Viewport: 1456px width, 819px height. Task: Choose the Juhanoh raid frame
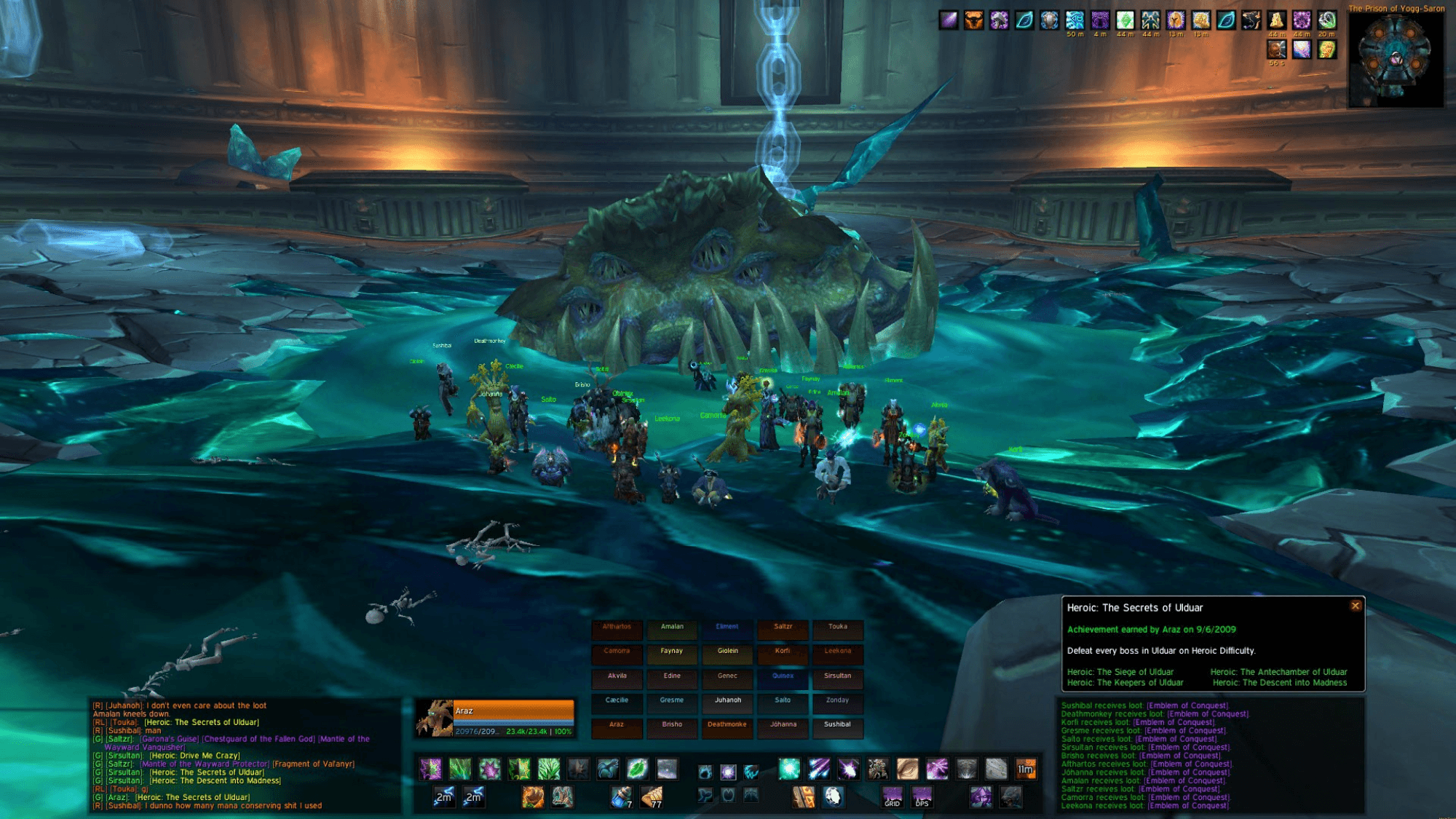click(727, 701)
